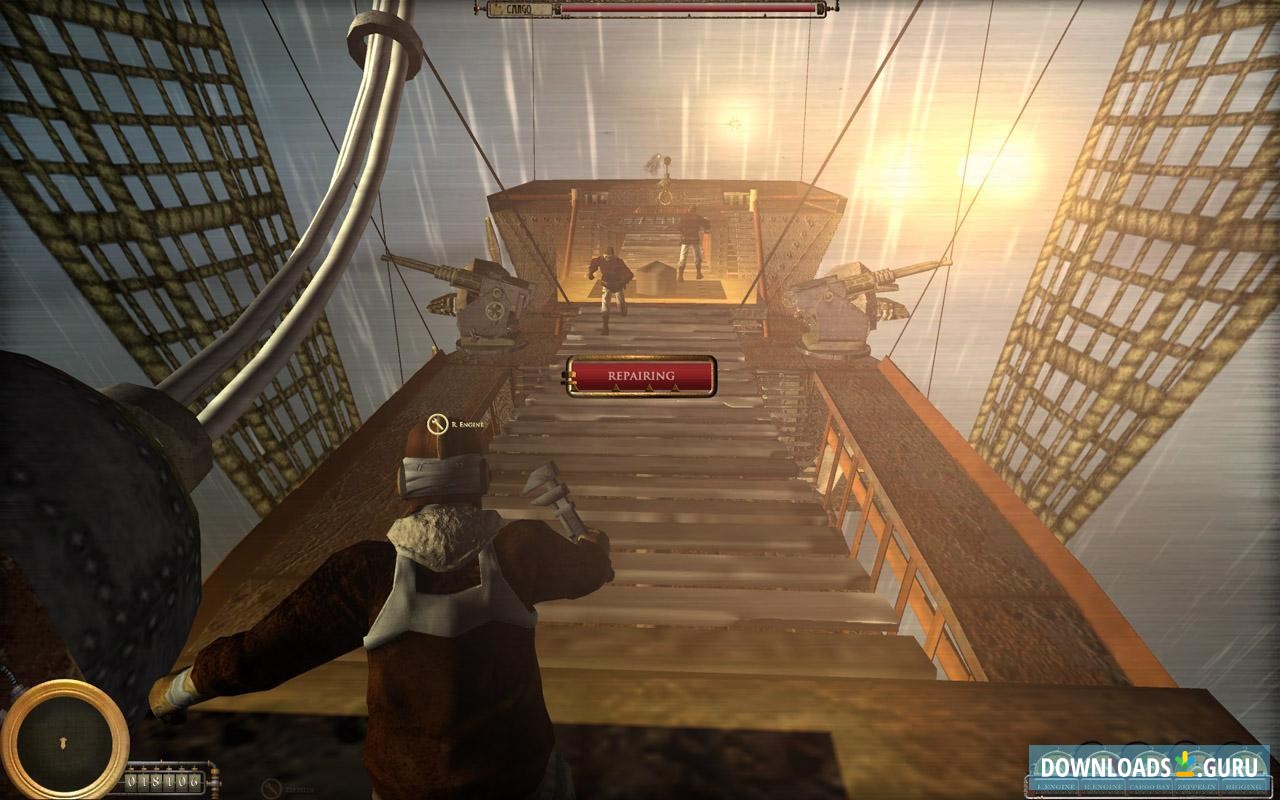Select the R.ENGINE gauge dial
1280x800 pixels.
pos(1101,765)
